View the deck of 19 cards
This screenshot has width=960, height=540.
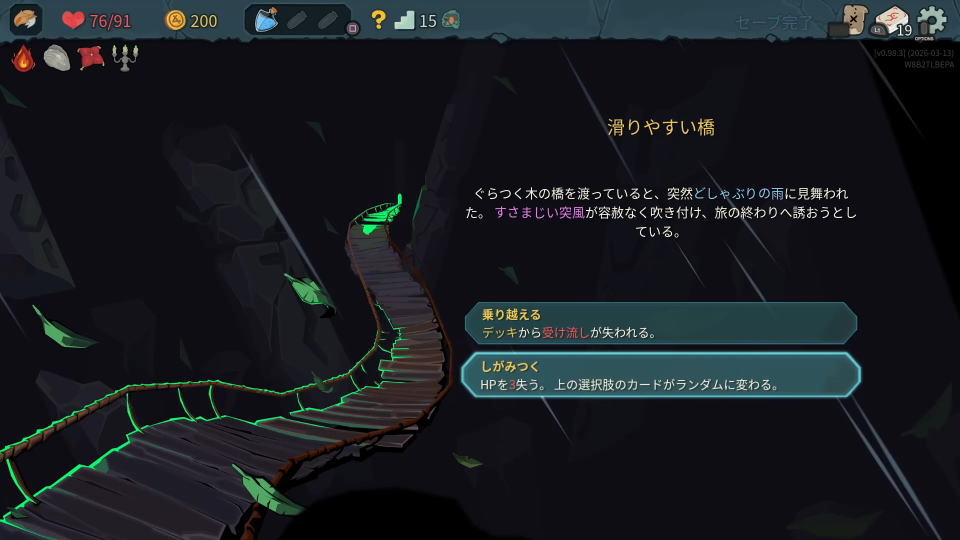coord(890,21)
